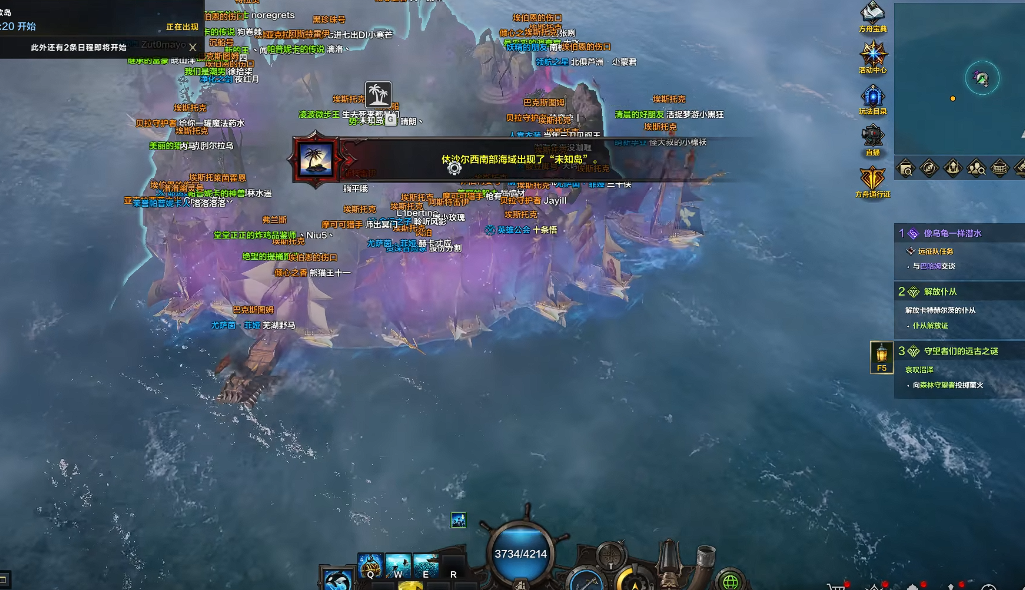
Task: Activate the W ship skill icon
Action: pos(397,564)
